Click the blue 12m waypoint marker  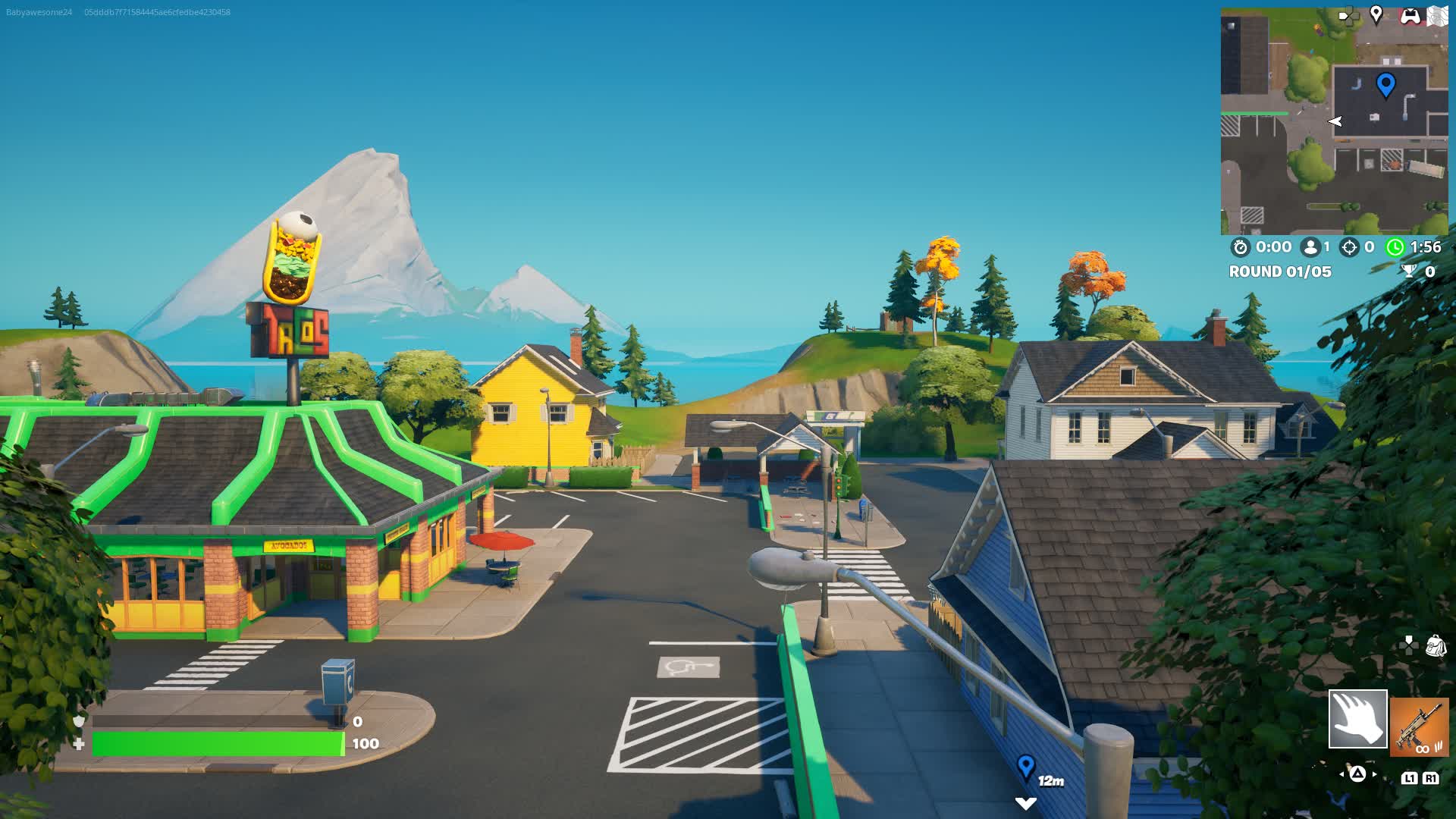pyautogui.click(x=1026, y=767)
